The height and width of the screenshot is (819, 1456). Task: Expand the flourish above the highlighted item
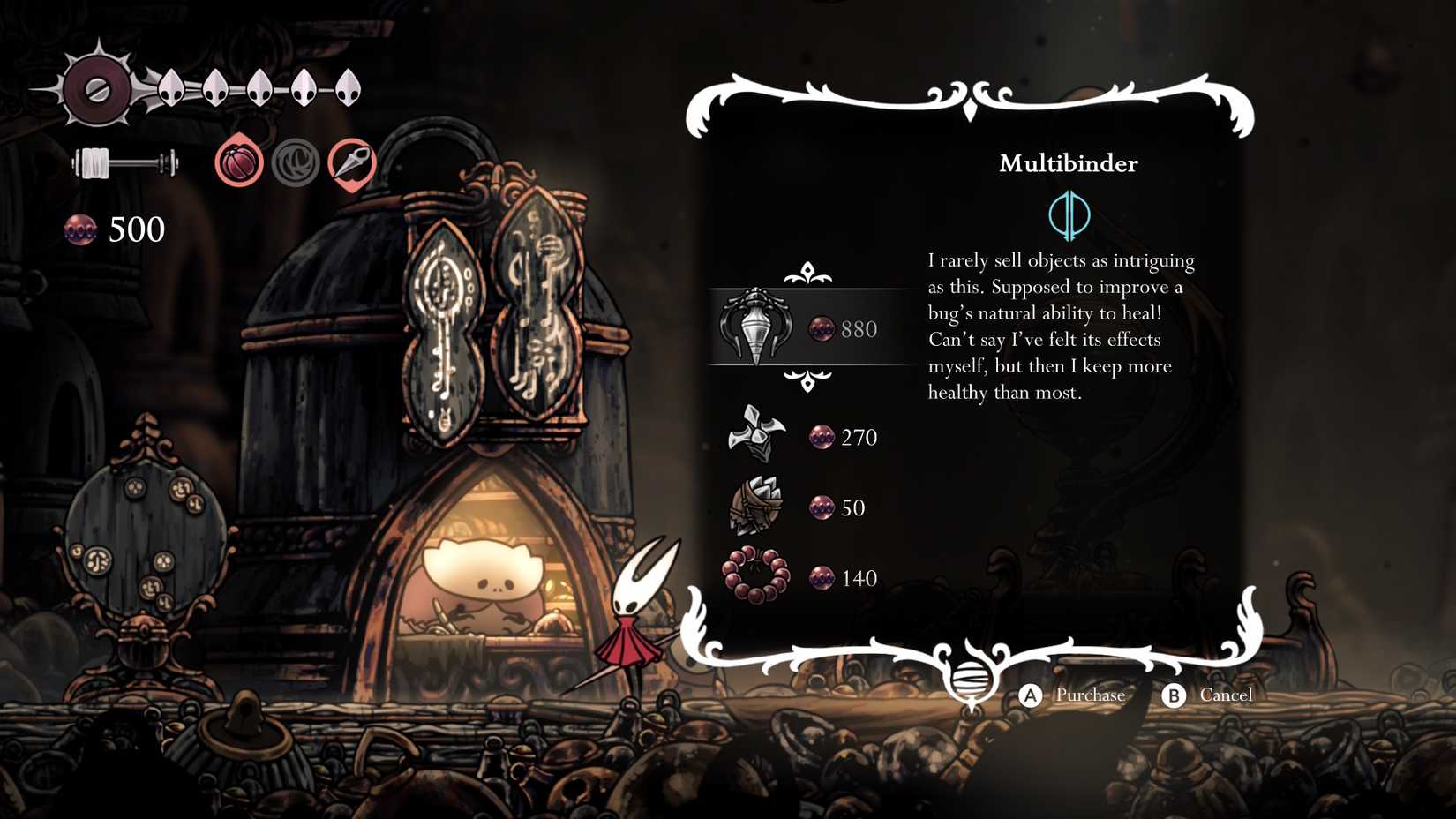[x=809, y=273]
